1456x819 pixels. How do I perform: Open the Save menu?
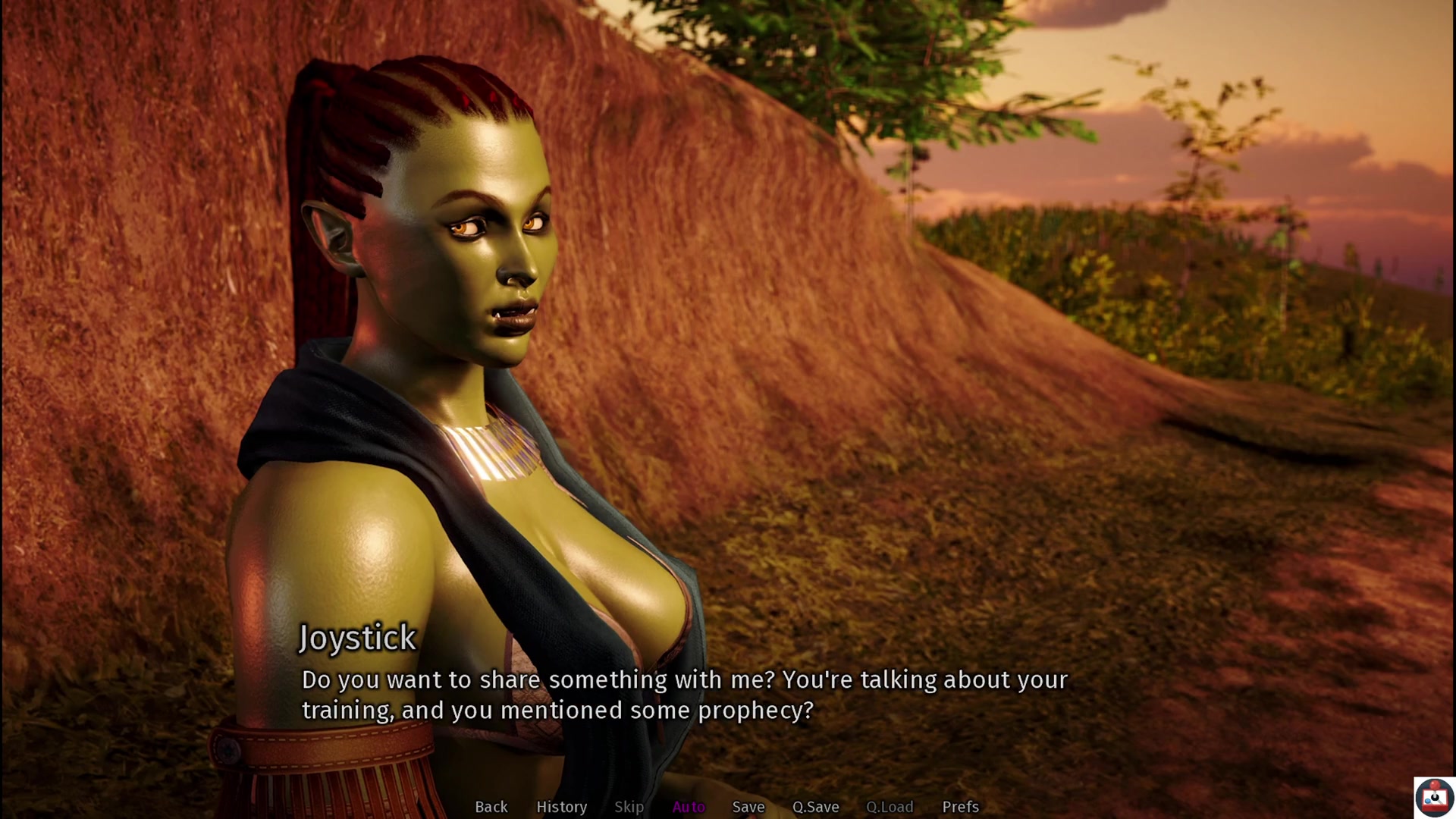(x=748, y=807)
